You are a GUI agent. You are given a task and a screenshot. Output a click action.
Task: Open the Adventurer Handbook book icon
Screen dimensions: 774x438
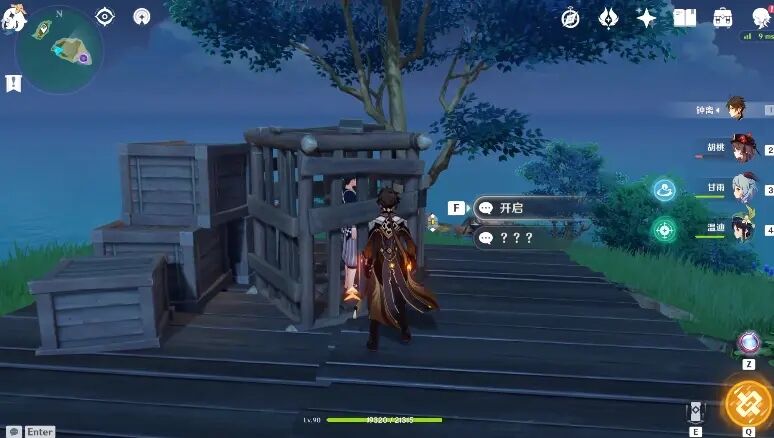pos(684,18)
